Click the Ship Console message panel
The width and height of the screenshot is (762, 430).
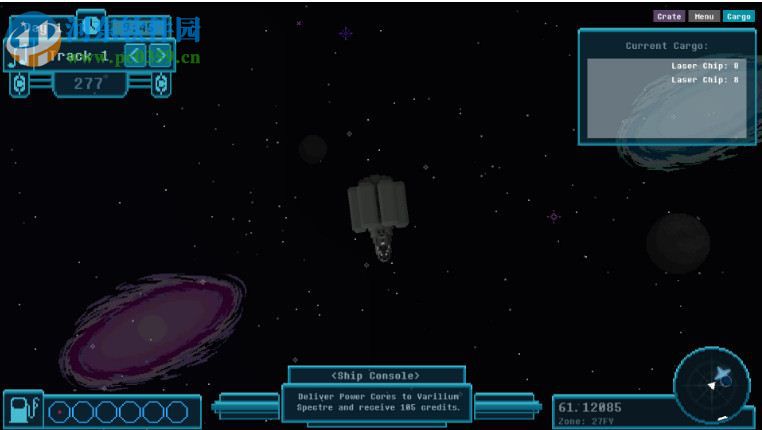click(376, 401)
